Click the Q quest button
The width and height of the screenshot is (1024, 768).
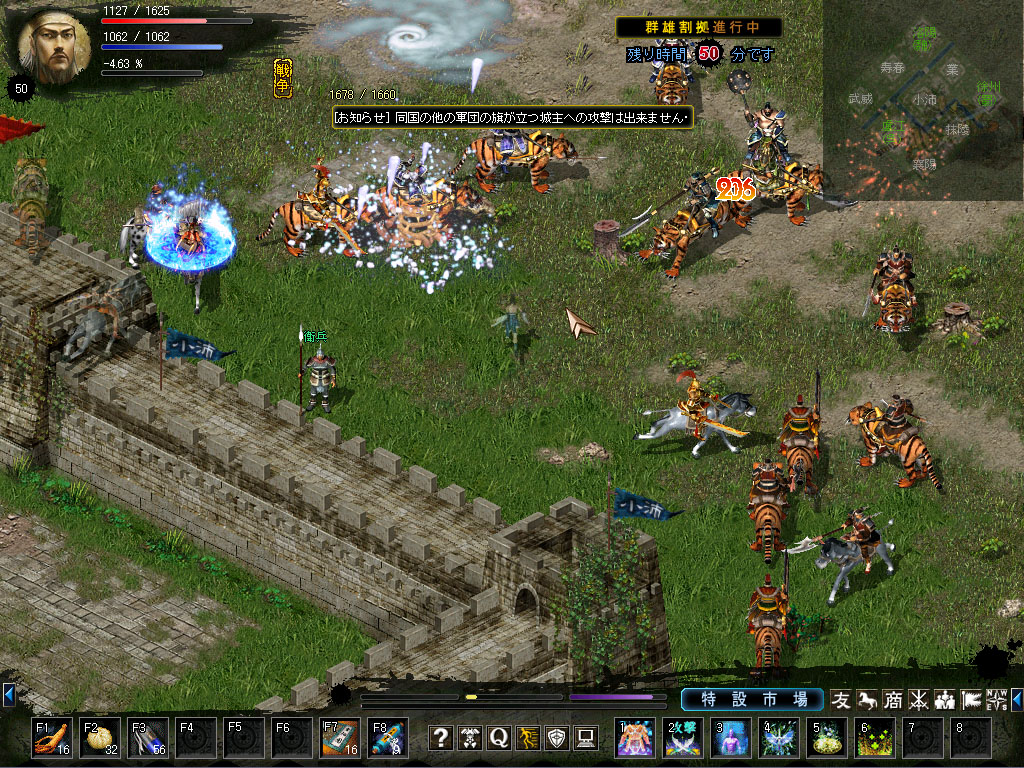[499, 738]
